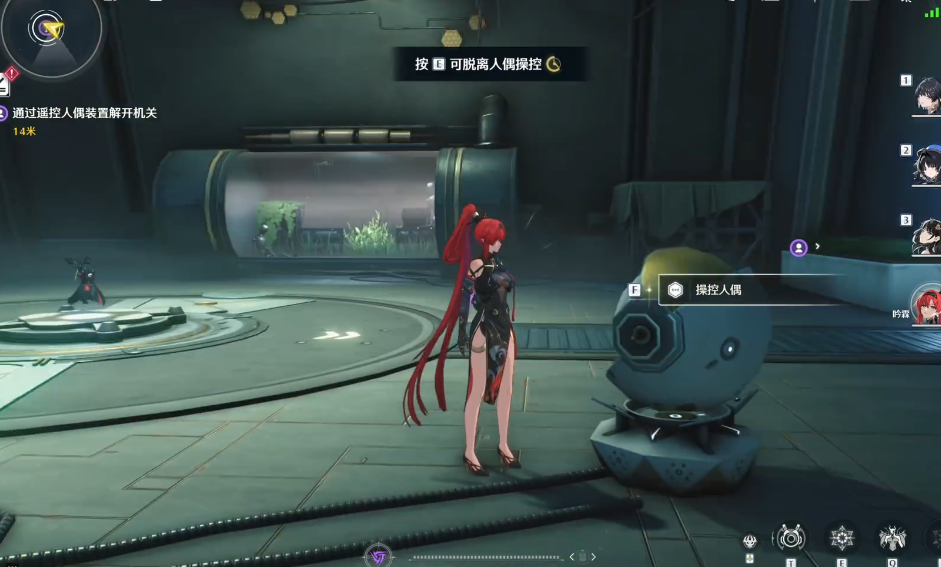941x567 pixels.
Task: Activate the circular gadget tool skill icon
Action: point(790,538)
